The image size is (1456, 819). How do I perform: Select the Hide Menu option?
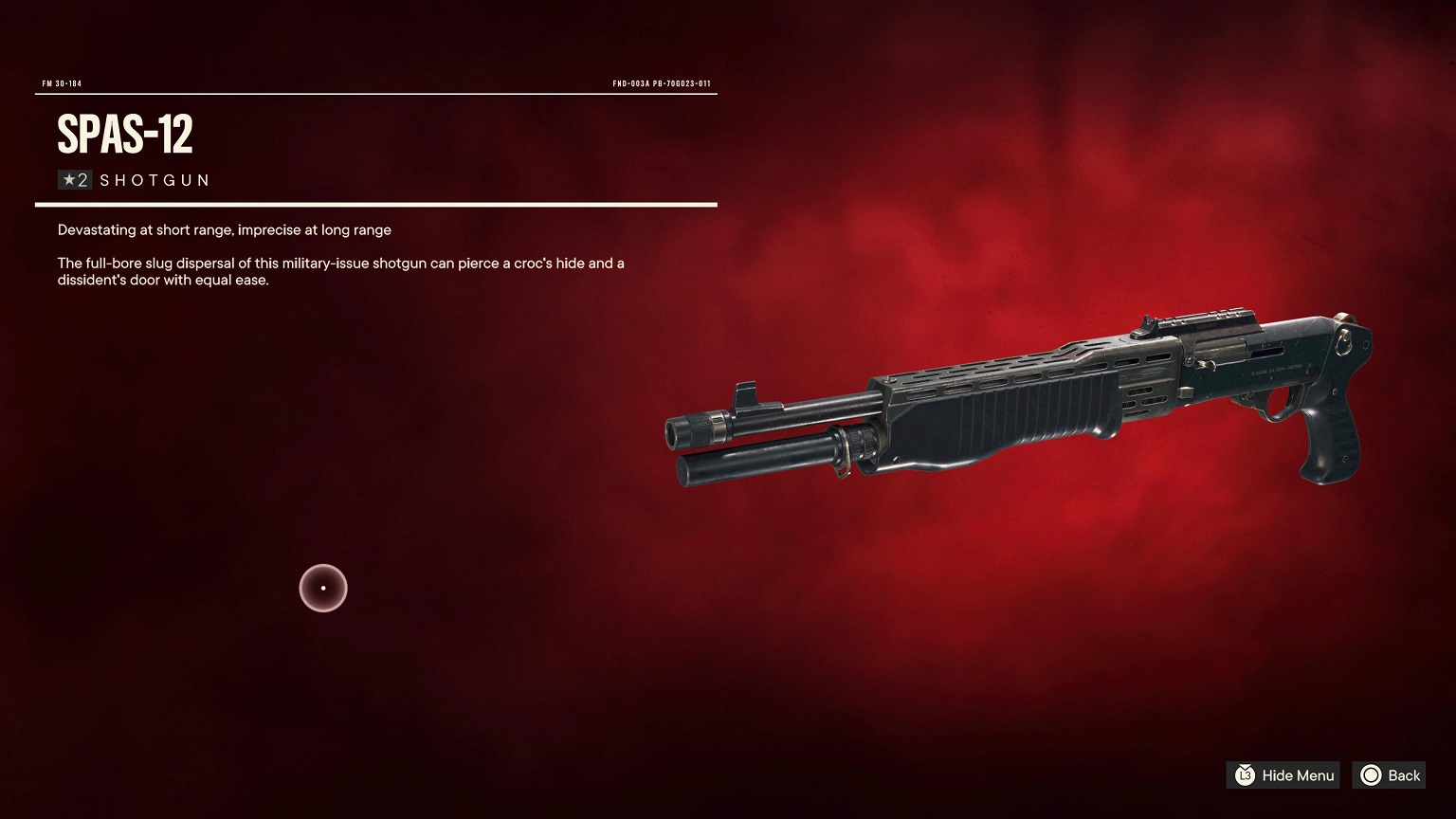point(1283,775)
